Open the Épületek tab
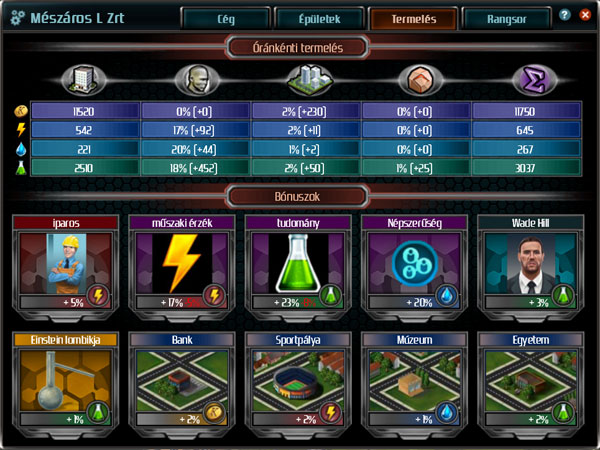Screen dimensions: 600x450 320,18
